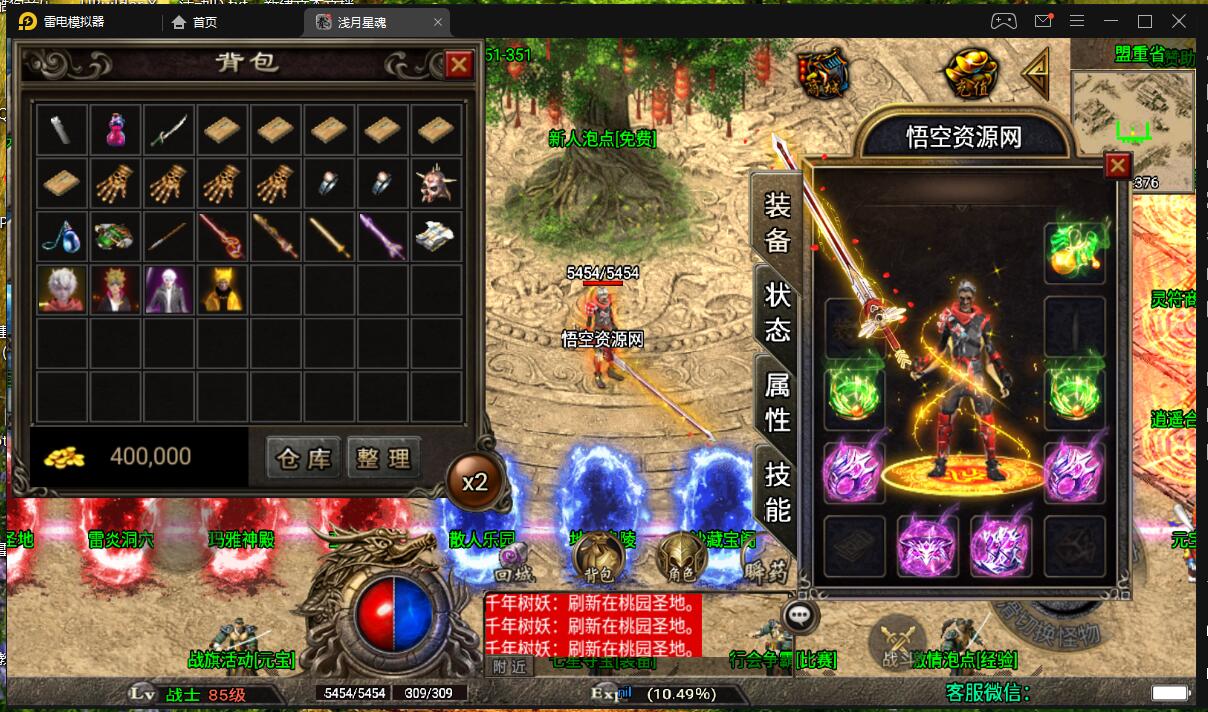Select the white-haired character portrait item
Screen dimensions: 1208x712
(x=62, y=289)
